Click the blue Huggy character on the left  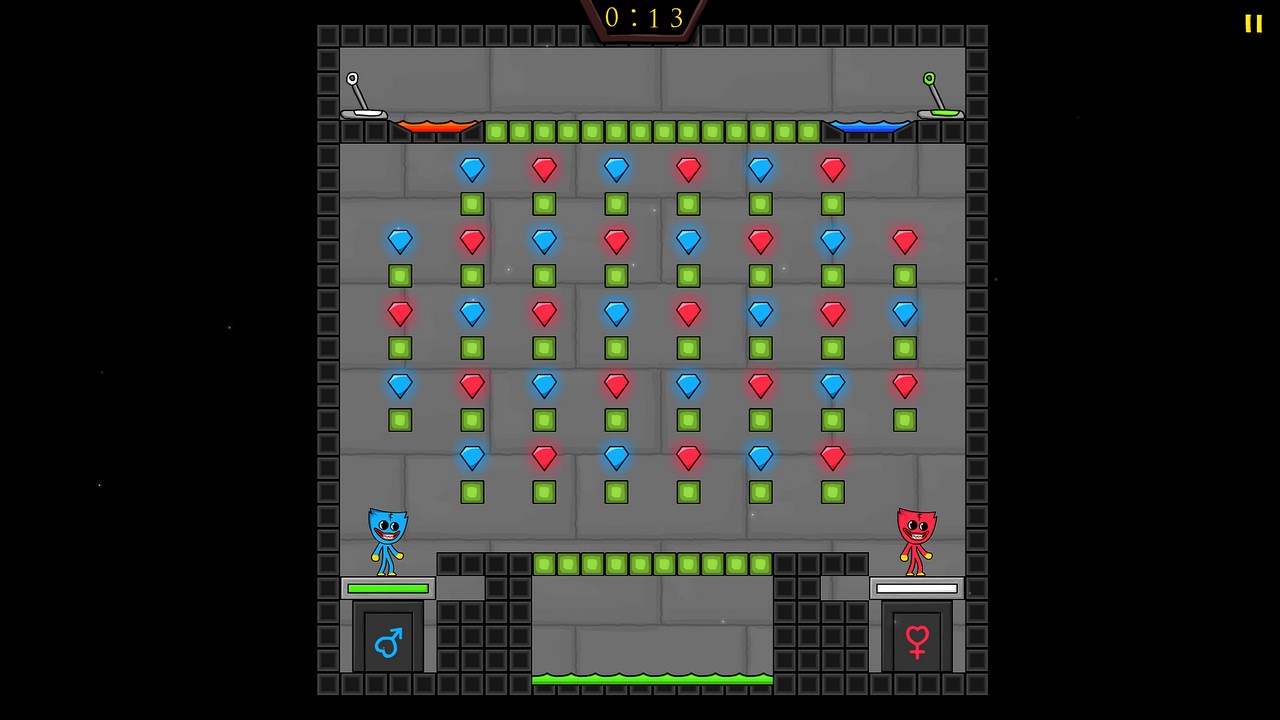[x=387, y=540]
